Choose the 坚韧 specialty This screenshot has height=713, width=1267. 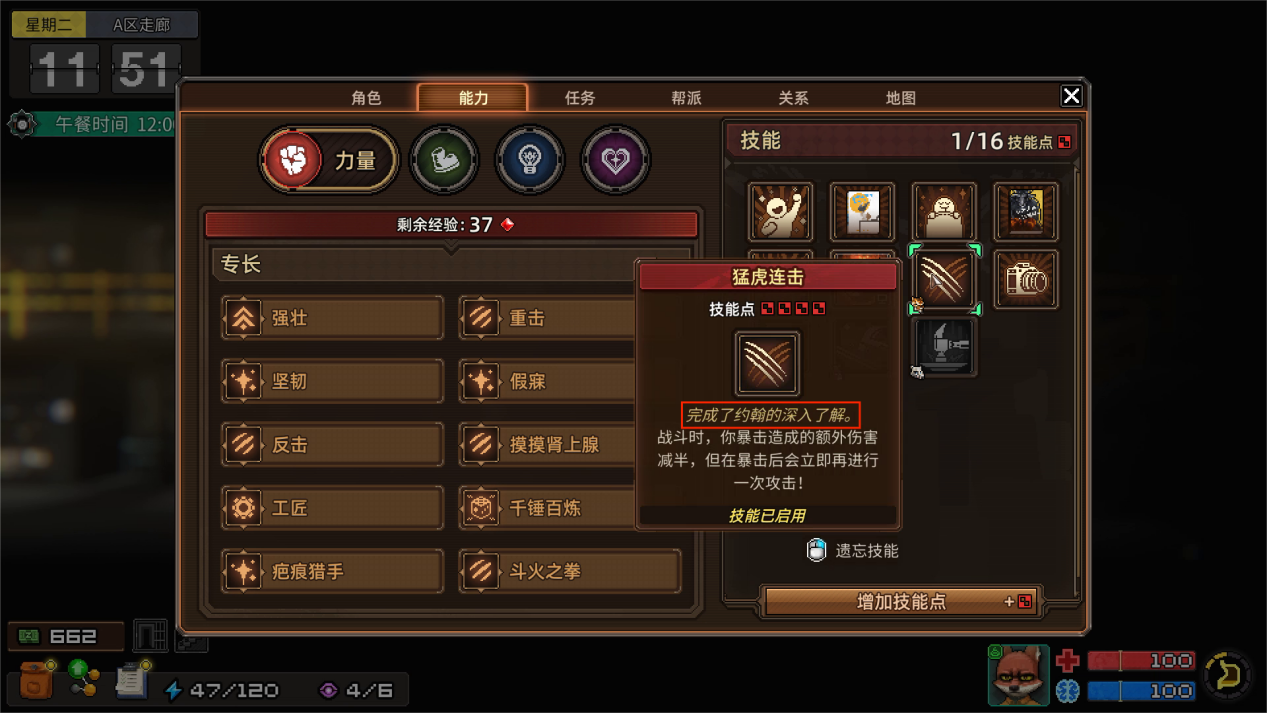point(332,381)
